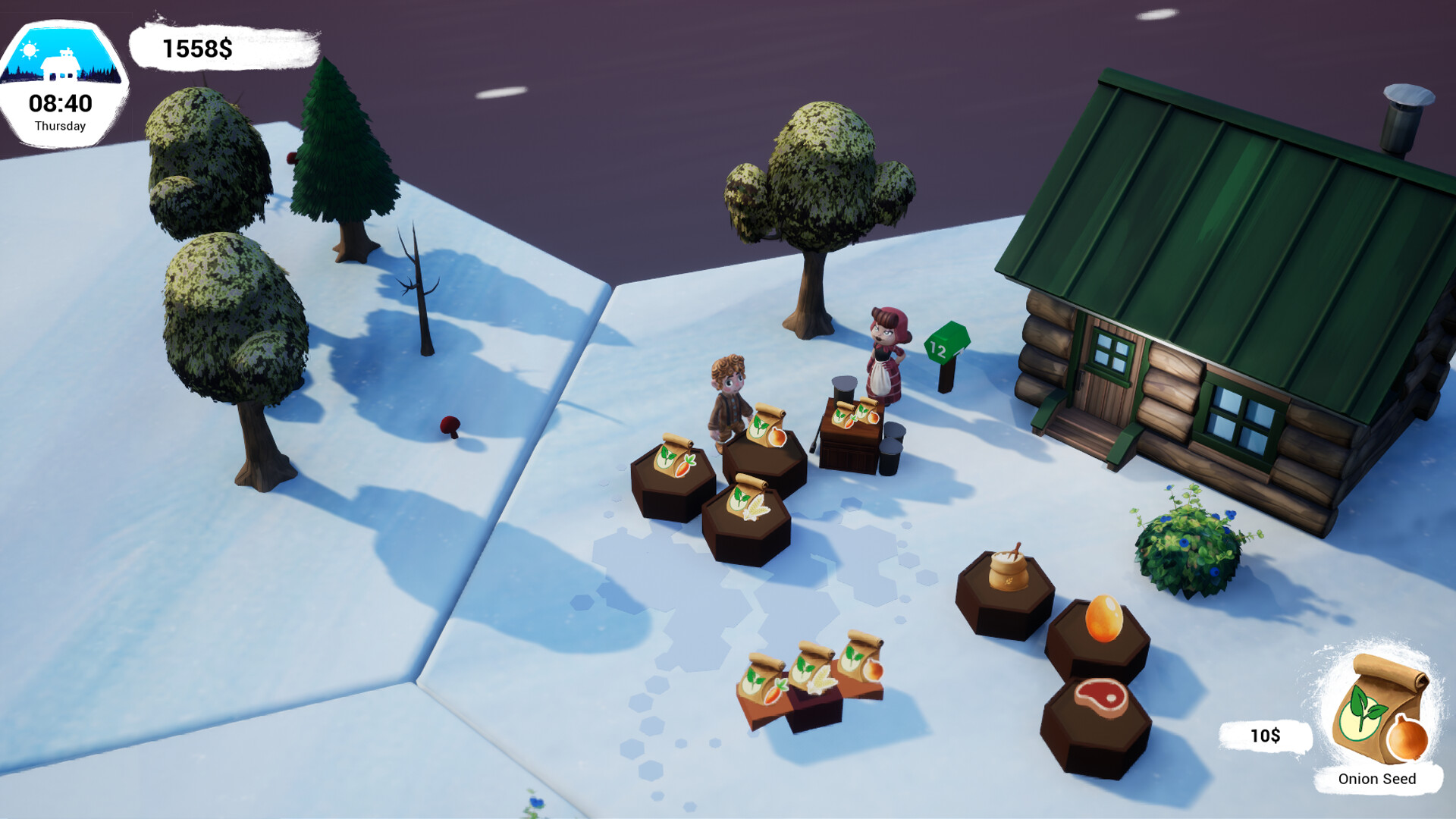Image resolution: width=1456 pixels, height=819 pixels.
Task: Click the house icon inside the weather hexagon
Action: tap(63, 64)
